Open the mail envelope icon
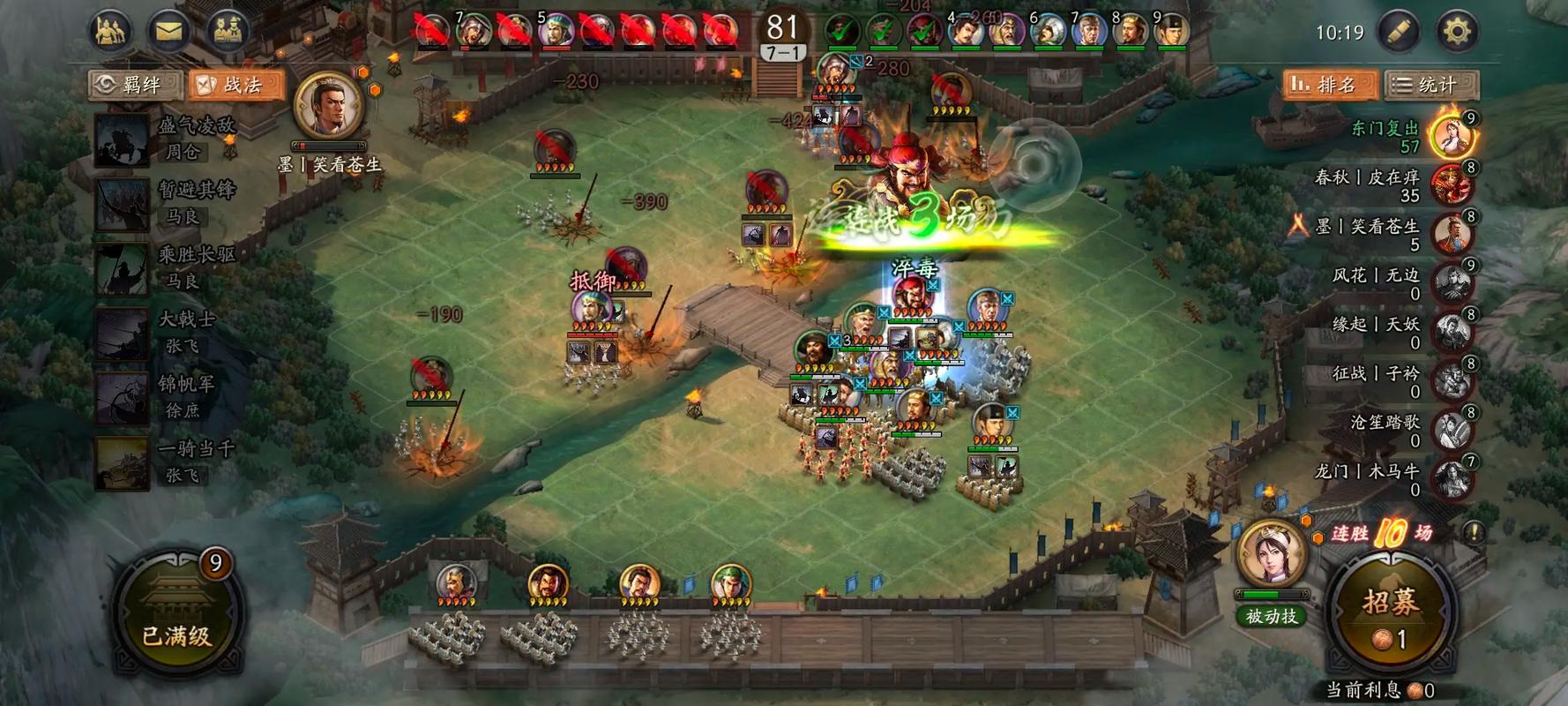Image resolution: width=1568 pixels, height=706 pixels. [x=168, y=32]
